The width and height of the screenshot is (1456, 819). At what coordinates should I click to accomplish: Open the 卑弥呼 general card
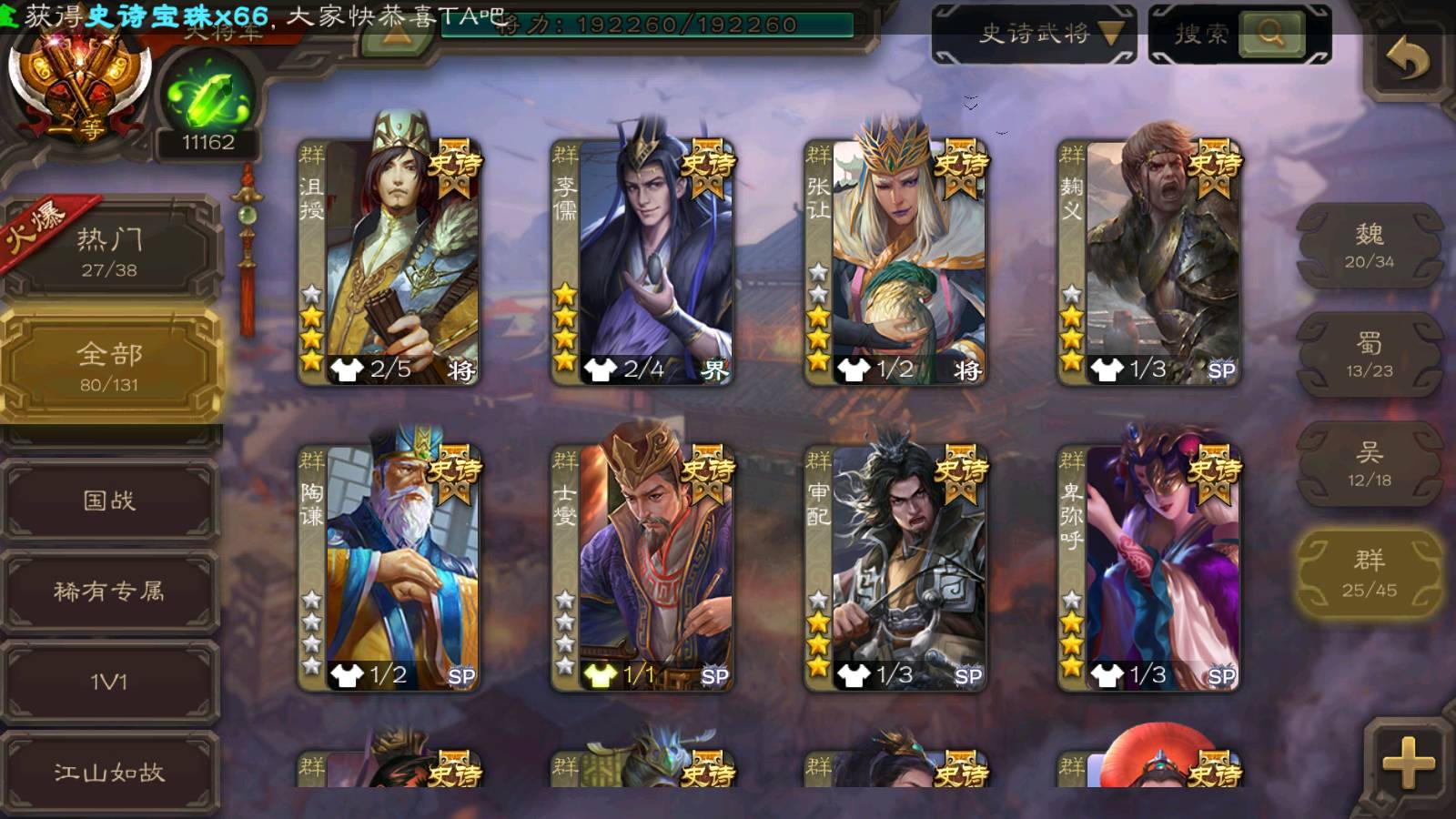(1150, 566)
